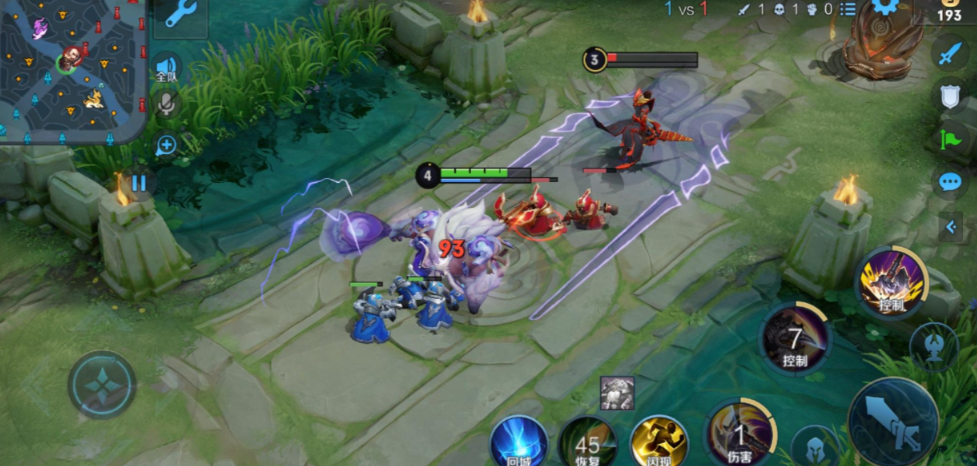Pause with the blue pause button

pos(139,183)
